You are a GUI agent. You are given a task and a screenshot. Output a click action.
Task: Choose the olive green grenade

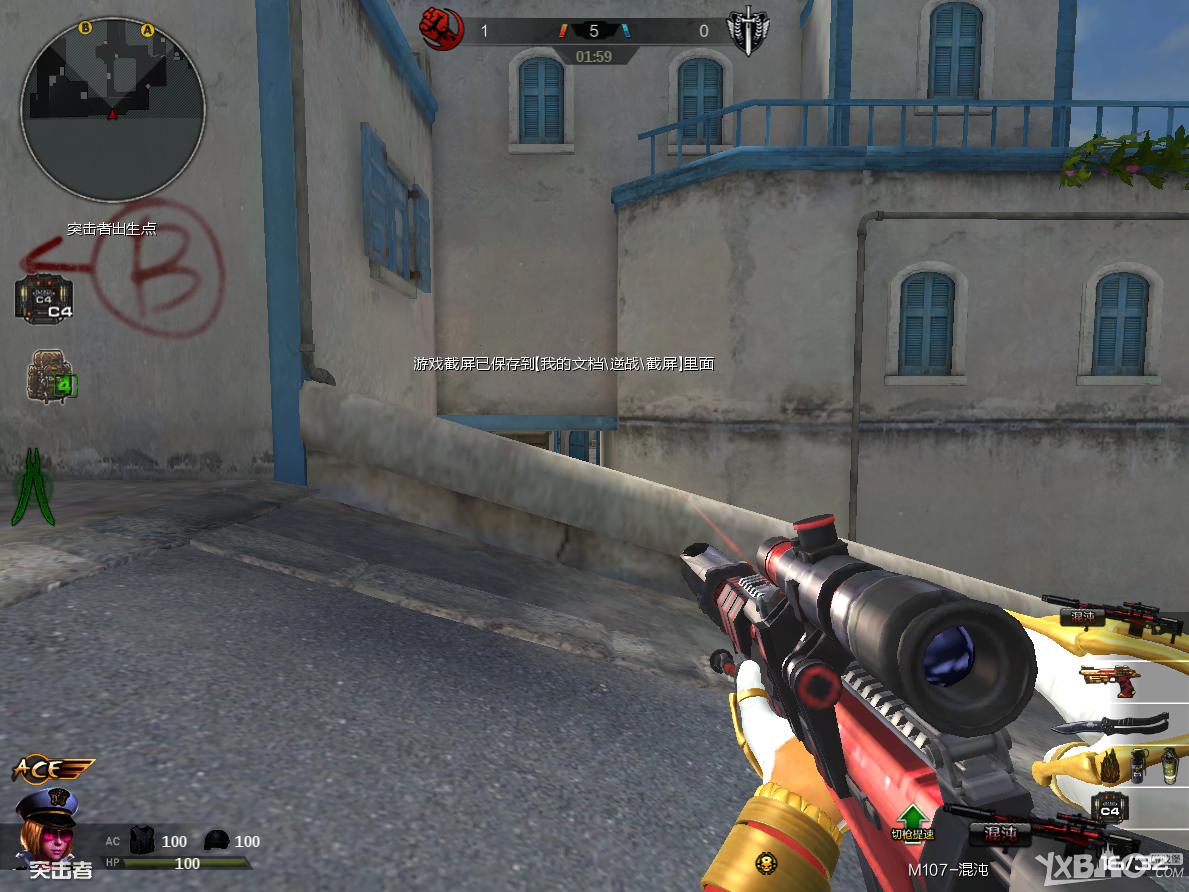coord(1168,765)
